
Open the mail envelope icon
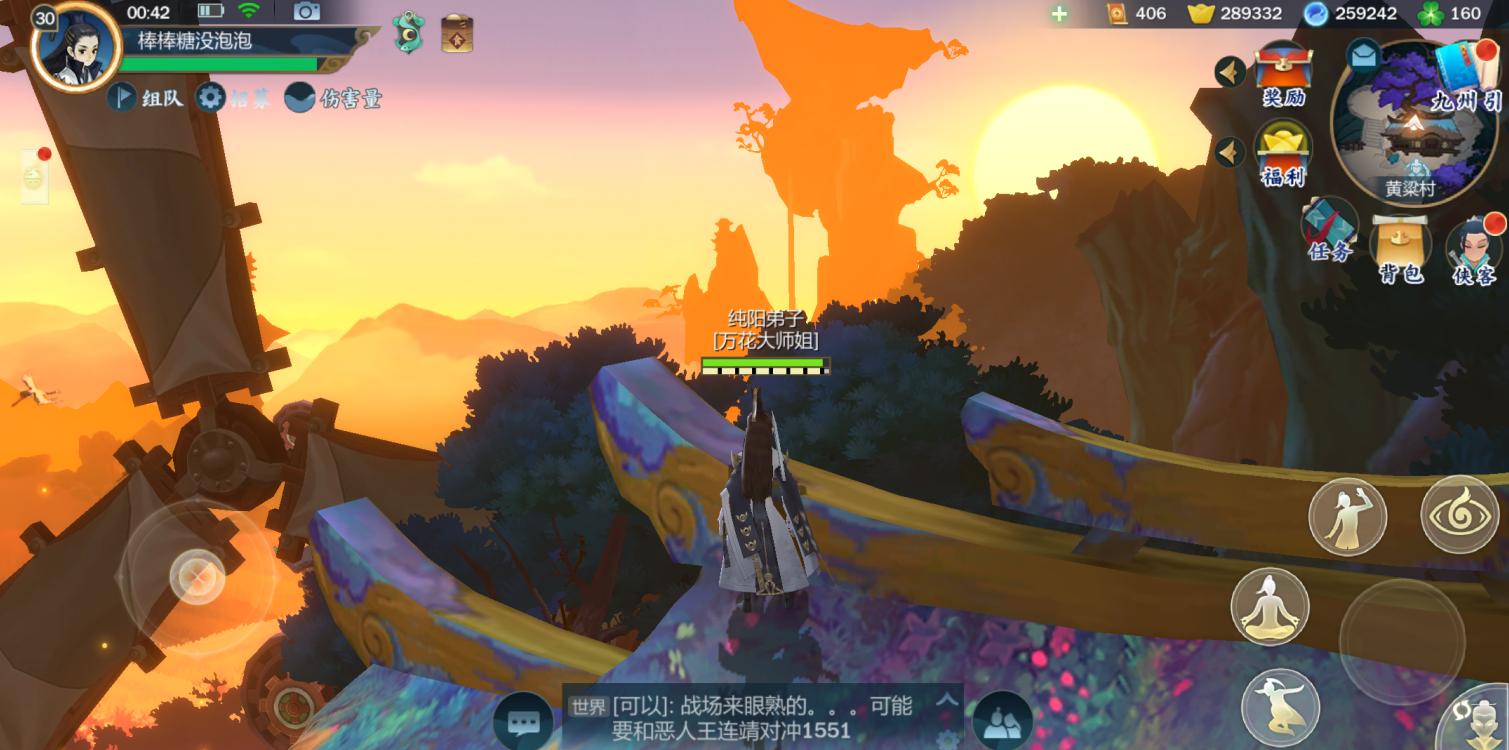coord(1363,56)
